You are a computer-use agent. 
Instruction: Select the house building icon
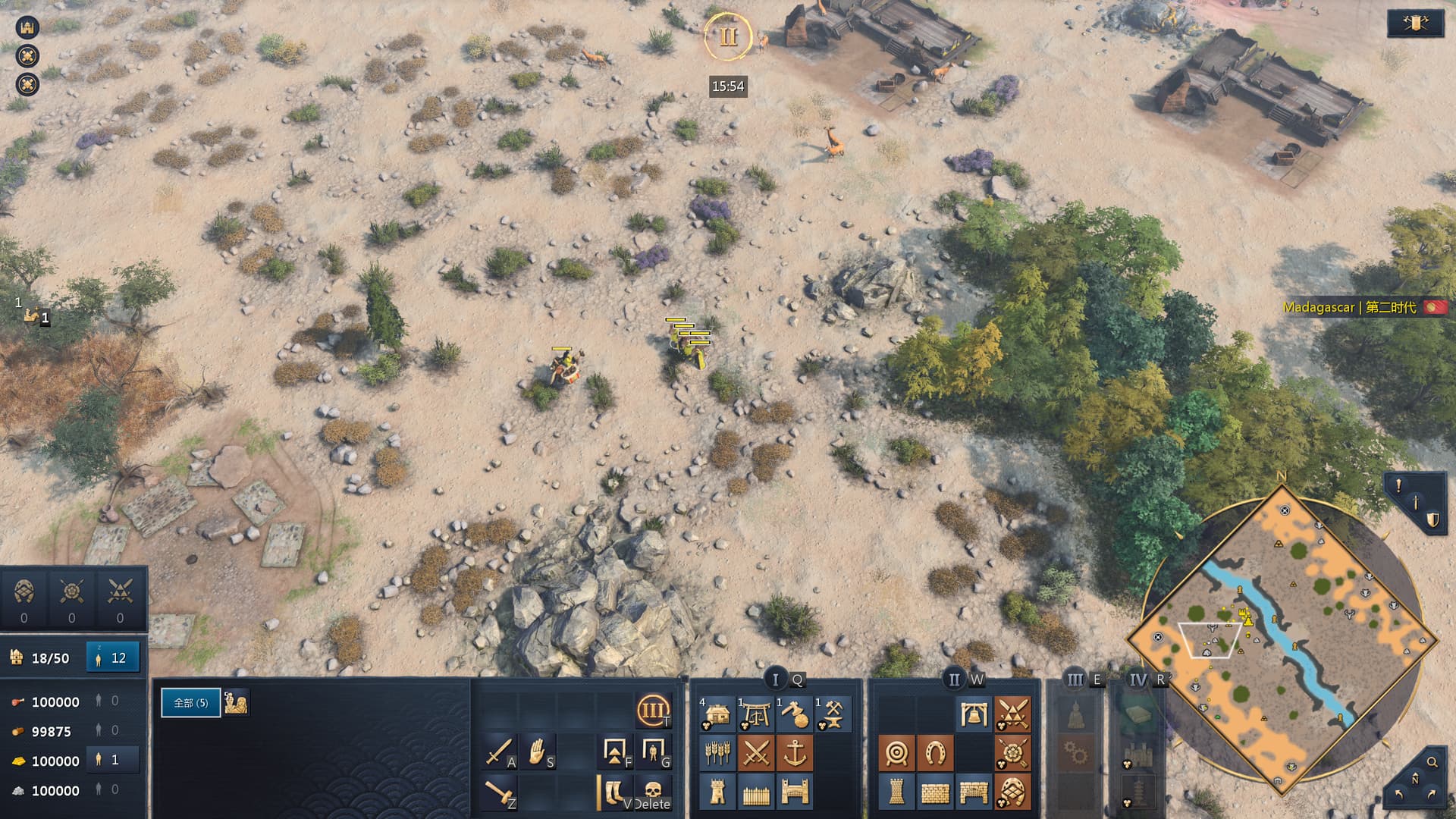click(x=717, y=714)
